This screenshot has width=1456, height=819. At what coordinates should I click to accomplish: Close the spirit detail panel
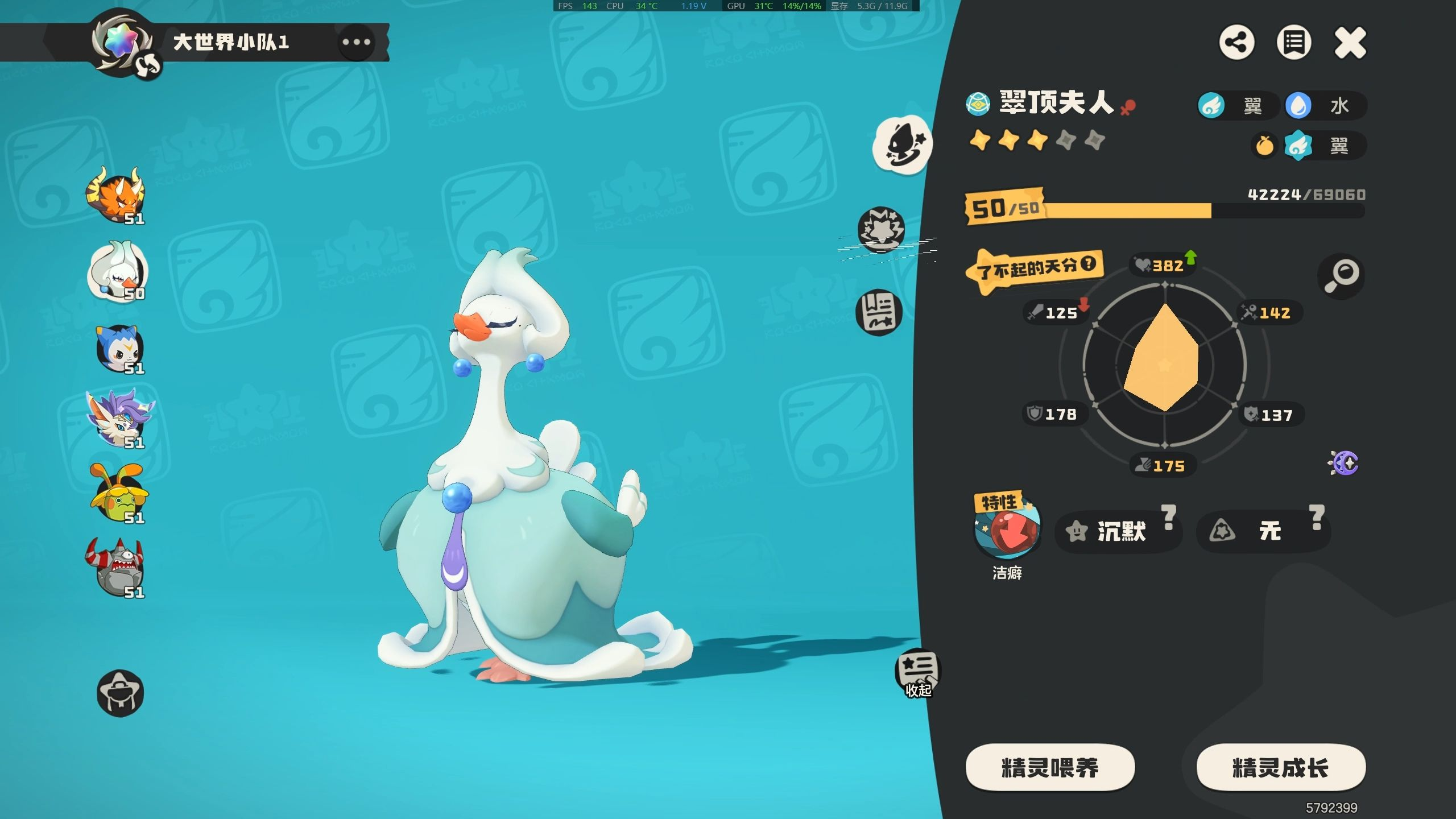pos(1350,43)
